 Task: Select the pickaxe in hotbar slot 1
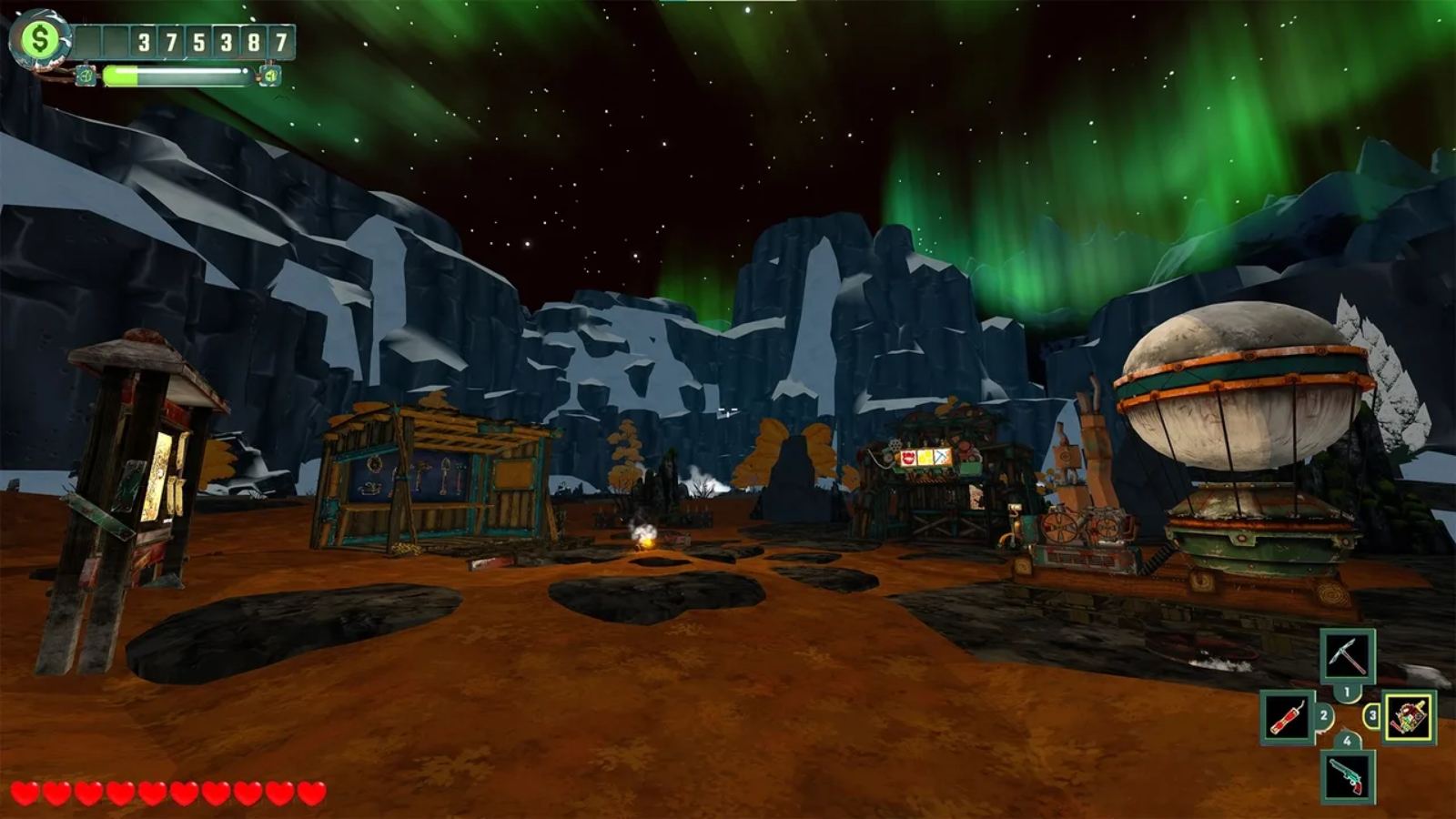click(1347, 655)
